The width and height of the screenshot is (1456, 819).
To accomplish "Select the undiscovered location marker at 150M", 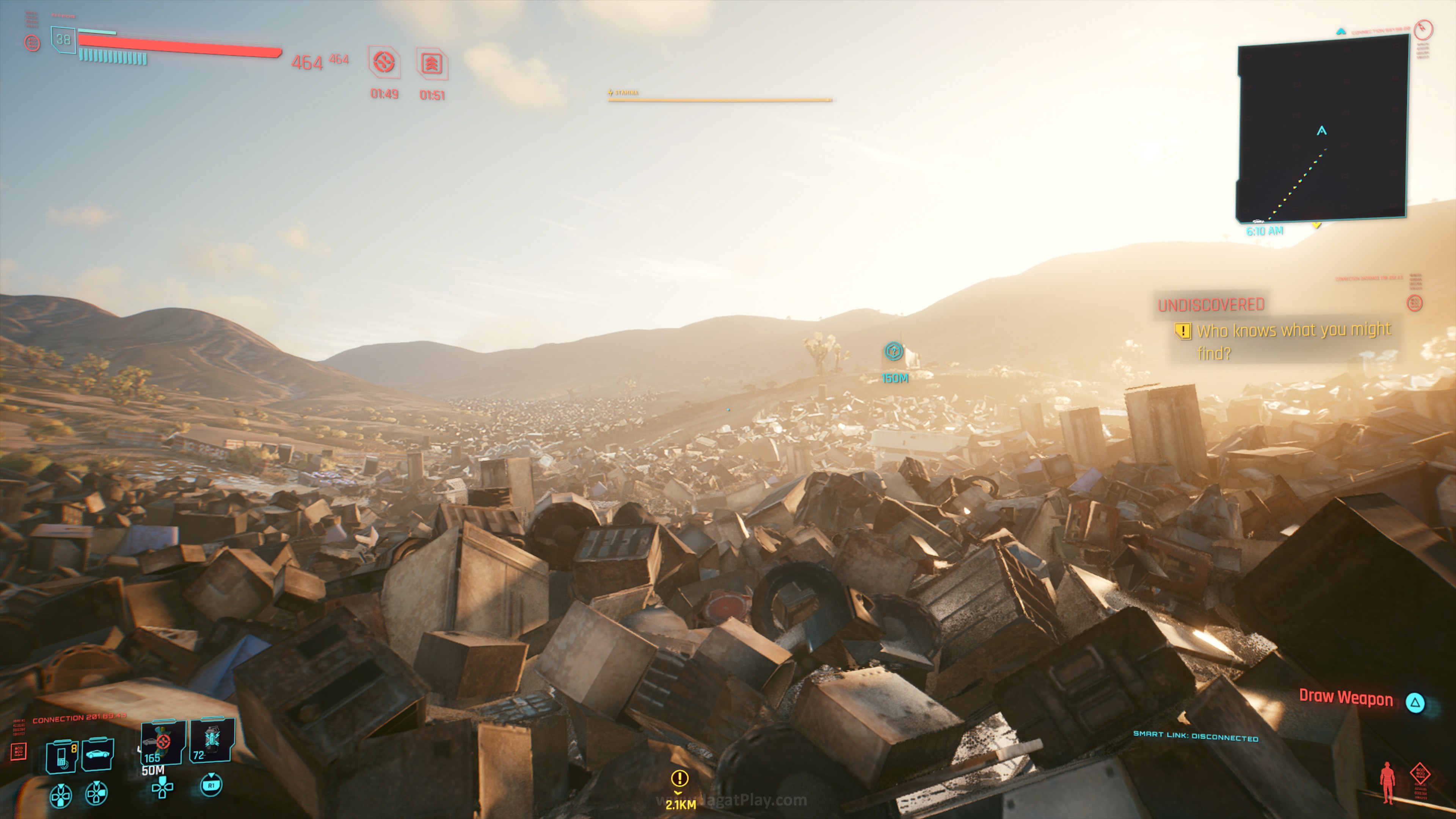I will 894,351.
